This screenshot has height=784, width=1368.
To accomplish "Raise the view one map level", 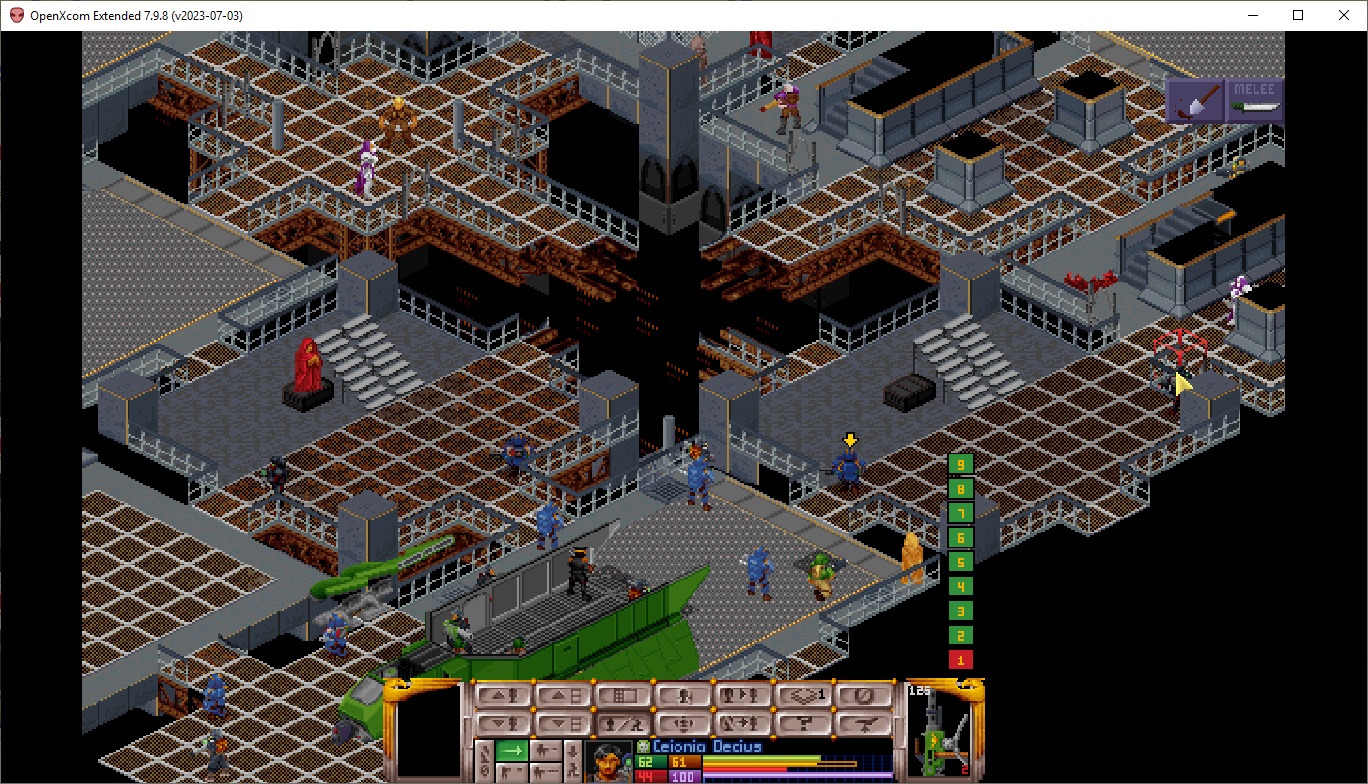I will tap(563, 695).
